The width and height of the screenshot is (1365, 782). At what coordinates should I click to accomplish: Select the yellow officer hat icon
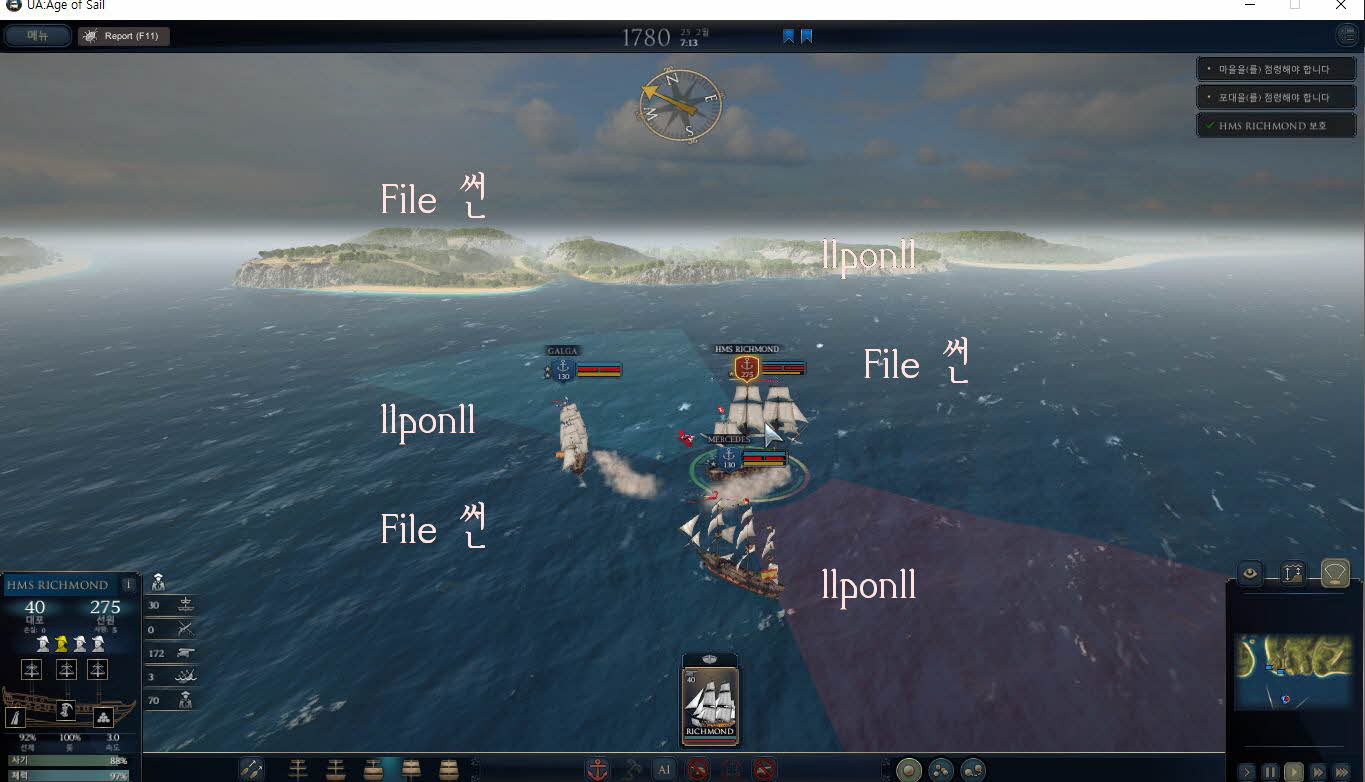pyautogui.click(x=61, y=643)
